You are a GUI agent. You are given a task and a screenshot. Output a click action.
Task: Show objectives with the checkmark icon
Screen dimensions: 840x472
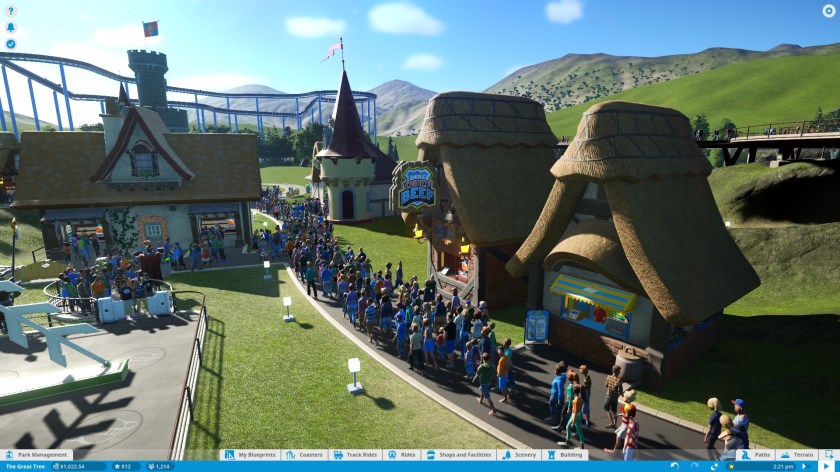[x=11, y=44]
